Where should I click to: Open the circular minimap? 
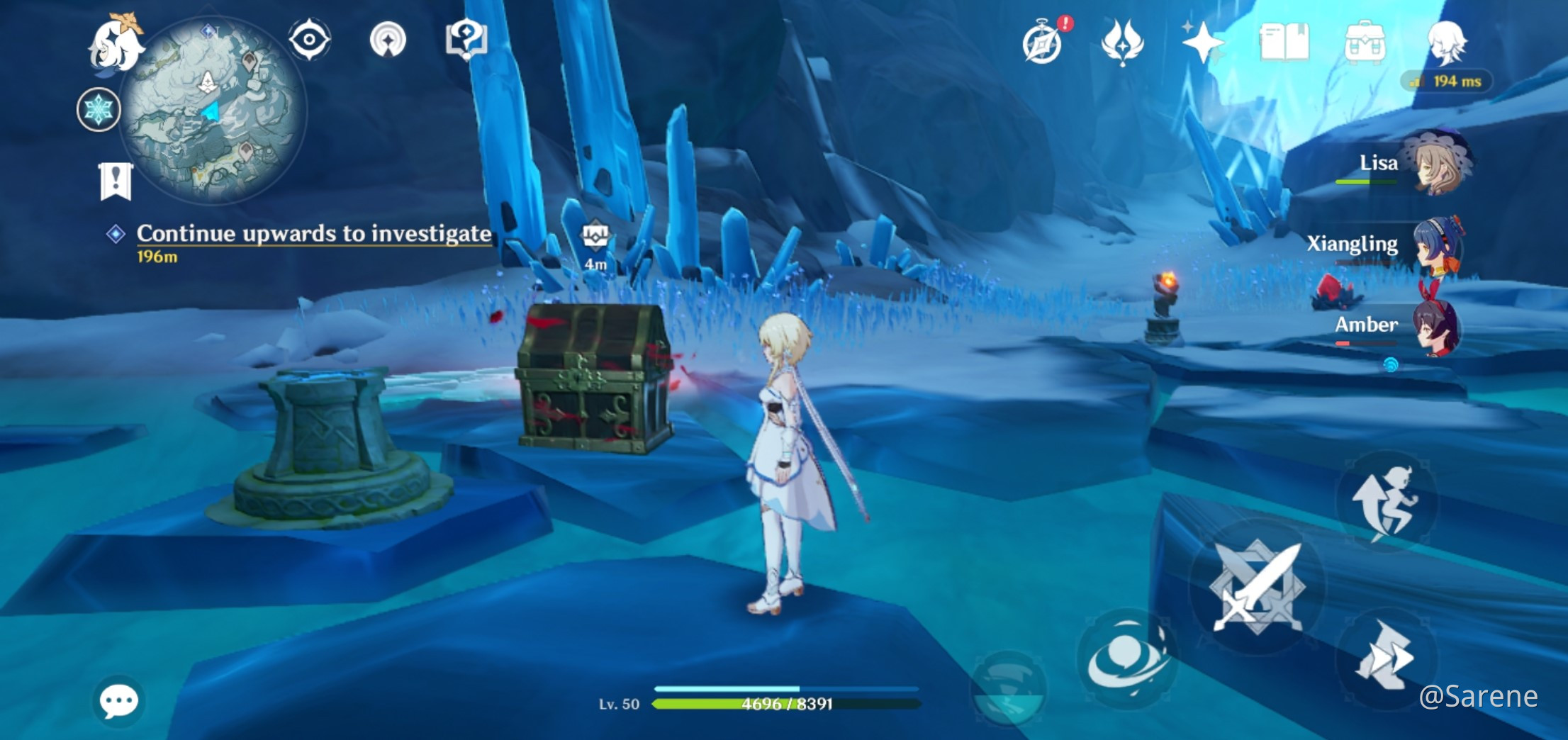point(211,111)
